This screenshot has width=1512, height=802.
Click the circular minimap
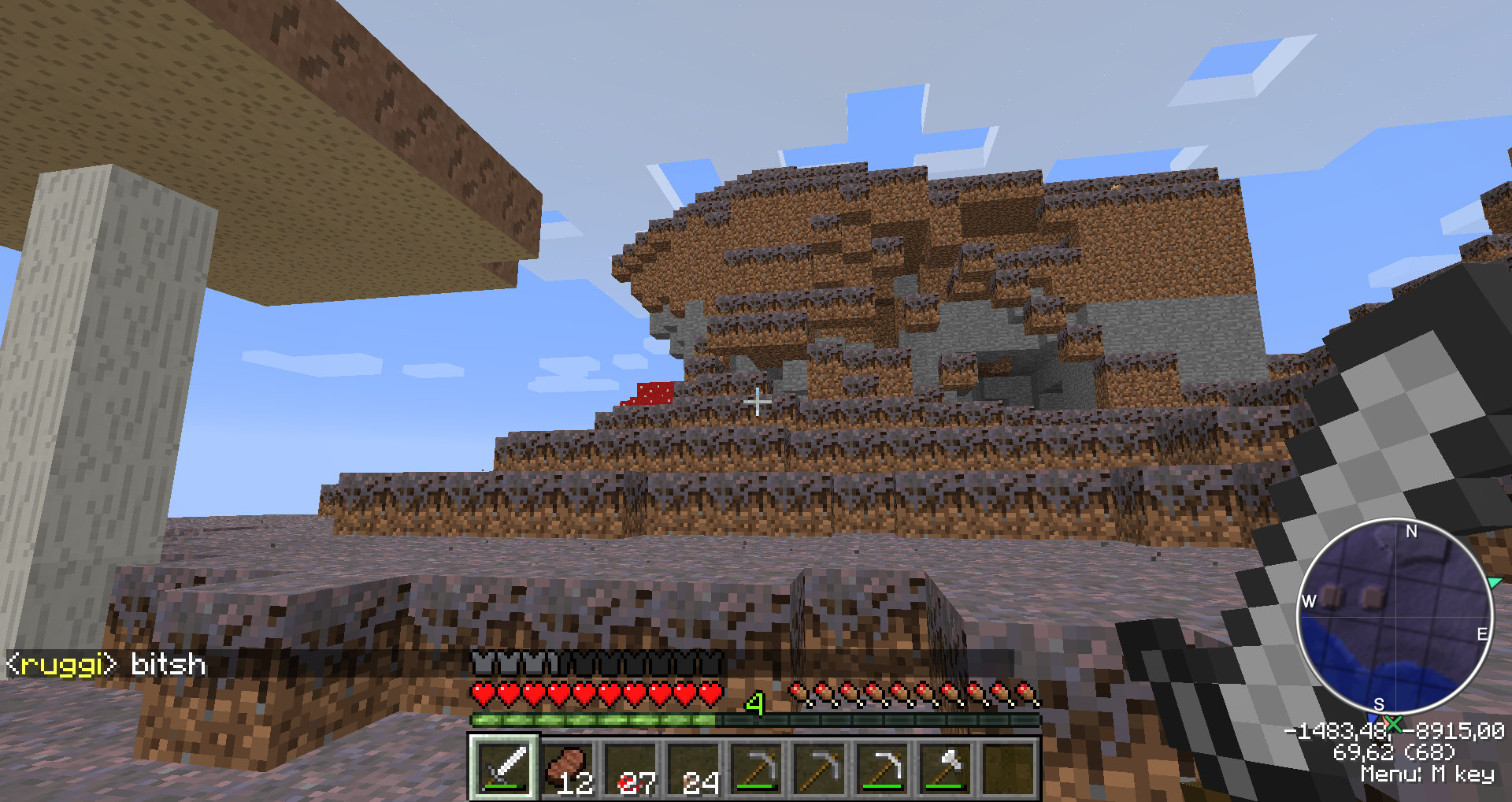[x=1395, y=617]
